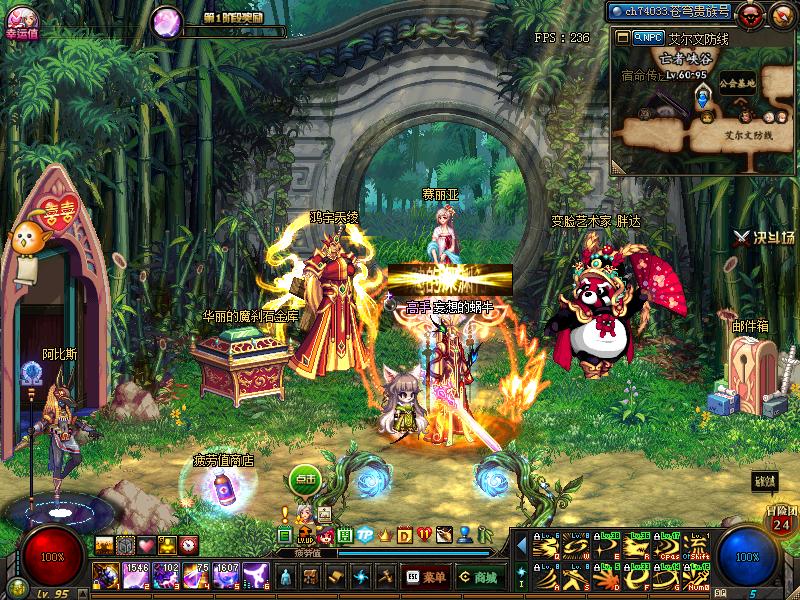Open the 决斗场 duel arena shortcut
Image resolution: width=800 pixels, height=600 pixels.
point(763,237)
